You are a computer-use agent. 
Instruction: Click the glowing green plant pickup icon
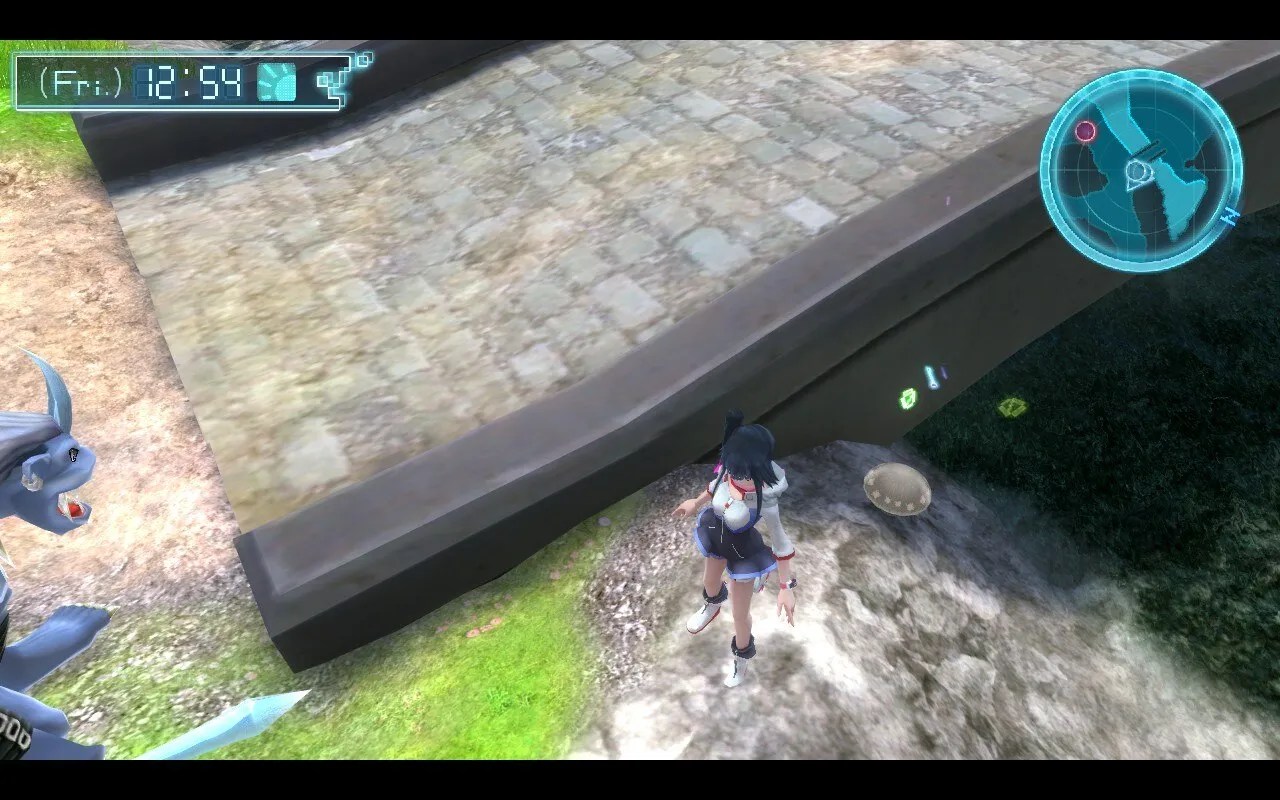pos(908,398)
